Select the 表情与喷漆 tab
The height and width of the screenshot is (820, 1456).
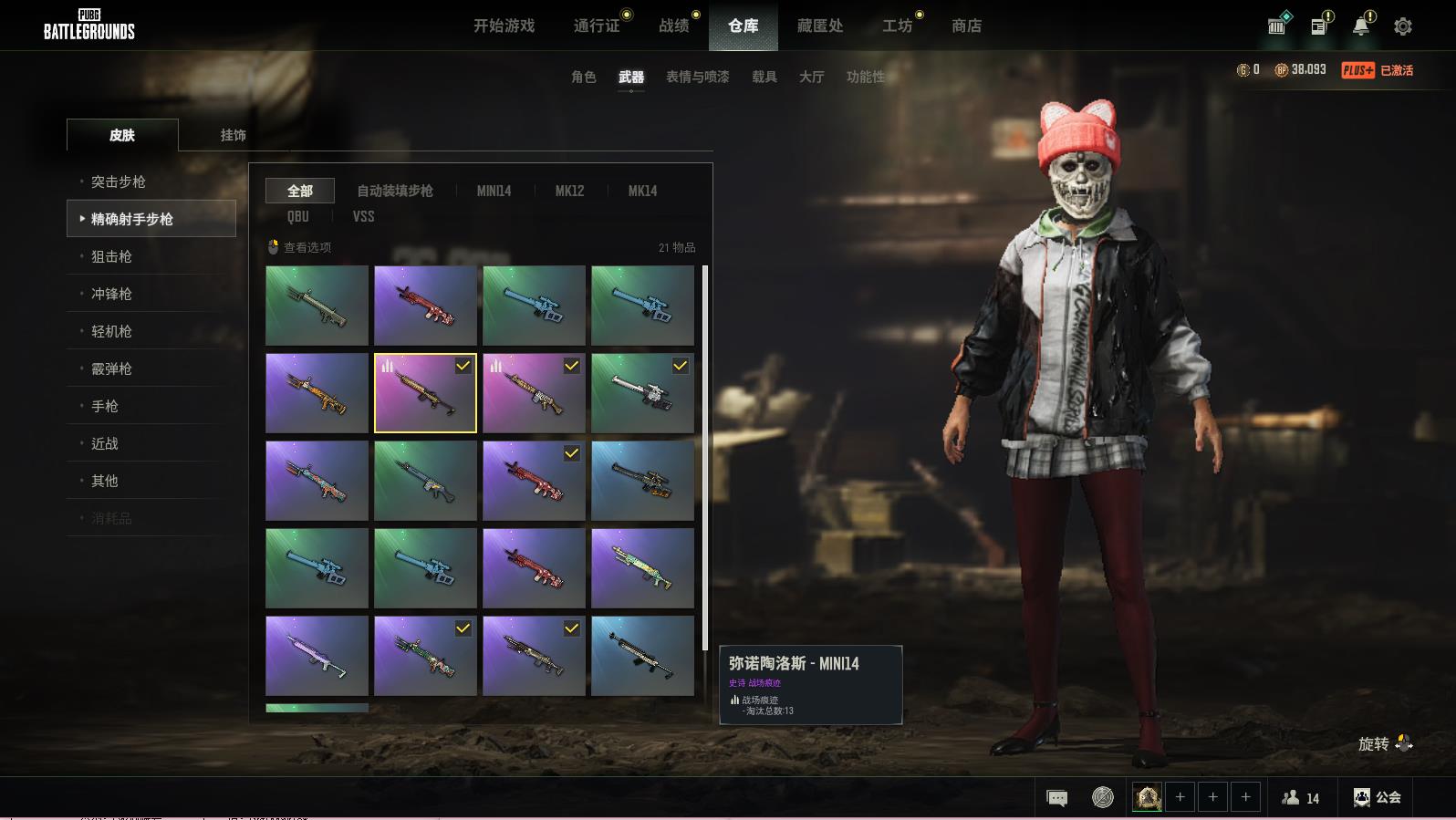(697, 77)
